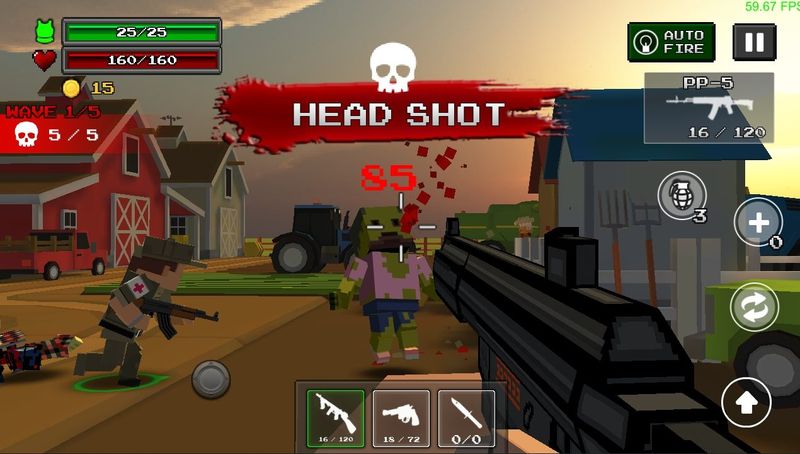The height and width of the screenshot is (454, 800).
Task: Tap the PP-5 weapon panel
Action: pyautogui.click(x=708, y=107)
